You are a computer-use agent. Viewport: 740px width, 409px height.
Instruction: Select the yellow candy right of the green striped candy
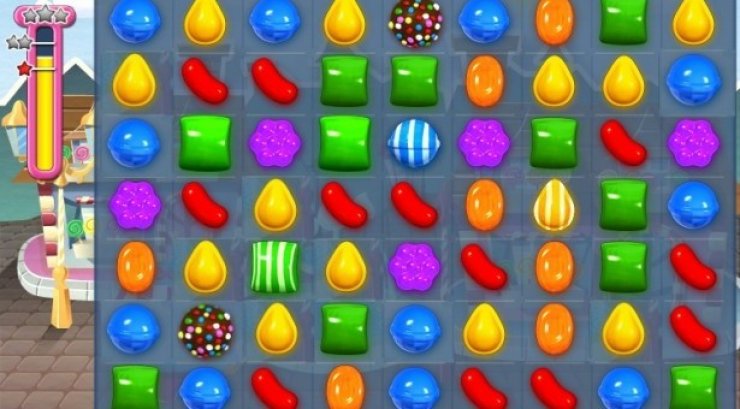click(x=345, y=266)
